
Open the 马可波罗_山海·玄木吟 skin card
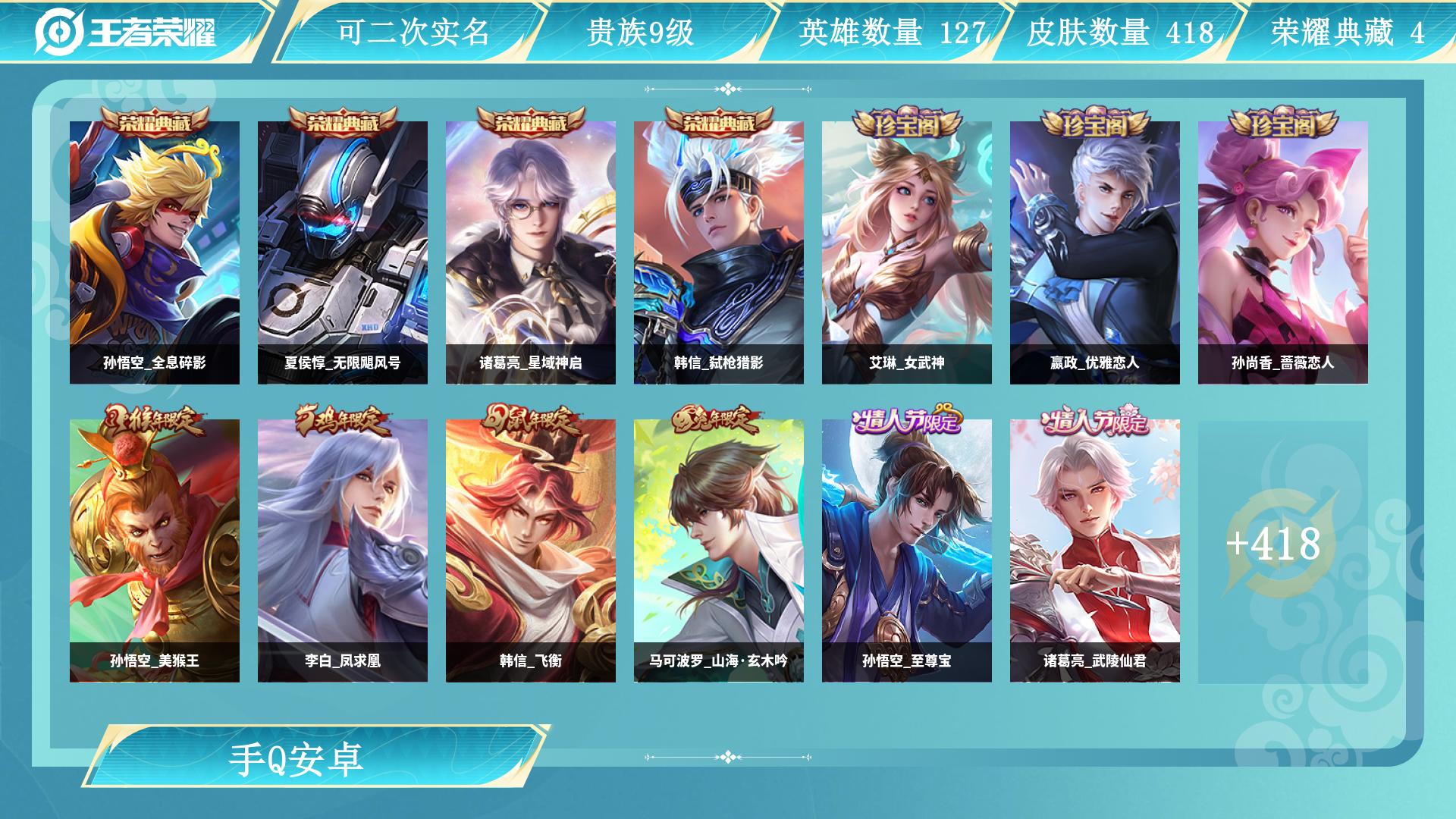(719, 551)
